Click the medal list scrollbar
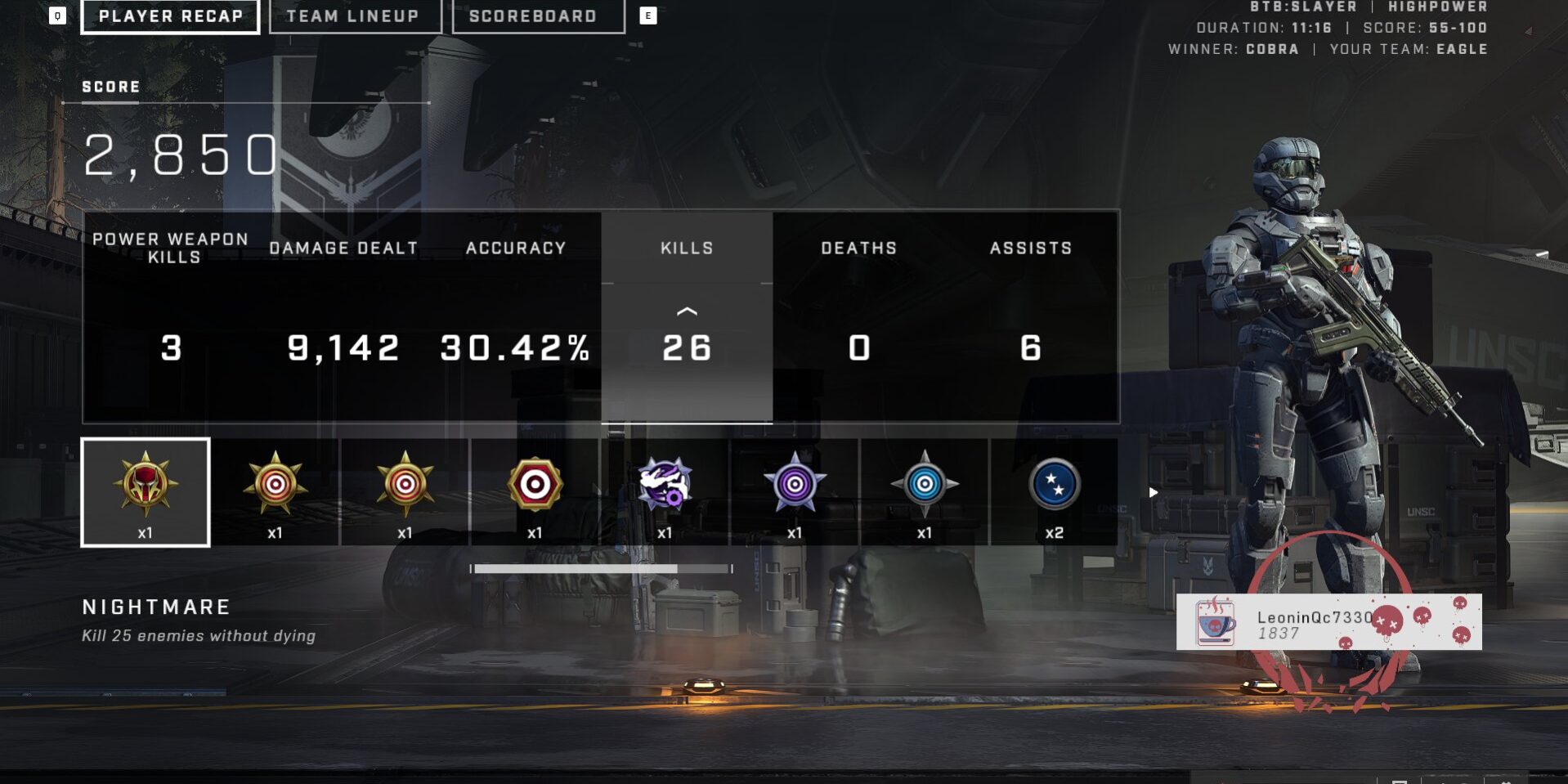Viewport: 1568px width, 784px height. 601,568
